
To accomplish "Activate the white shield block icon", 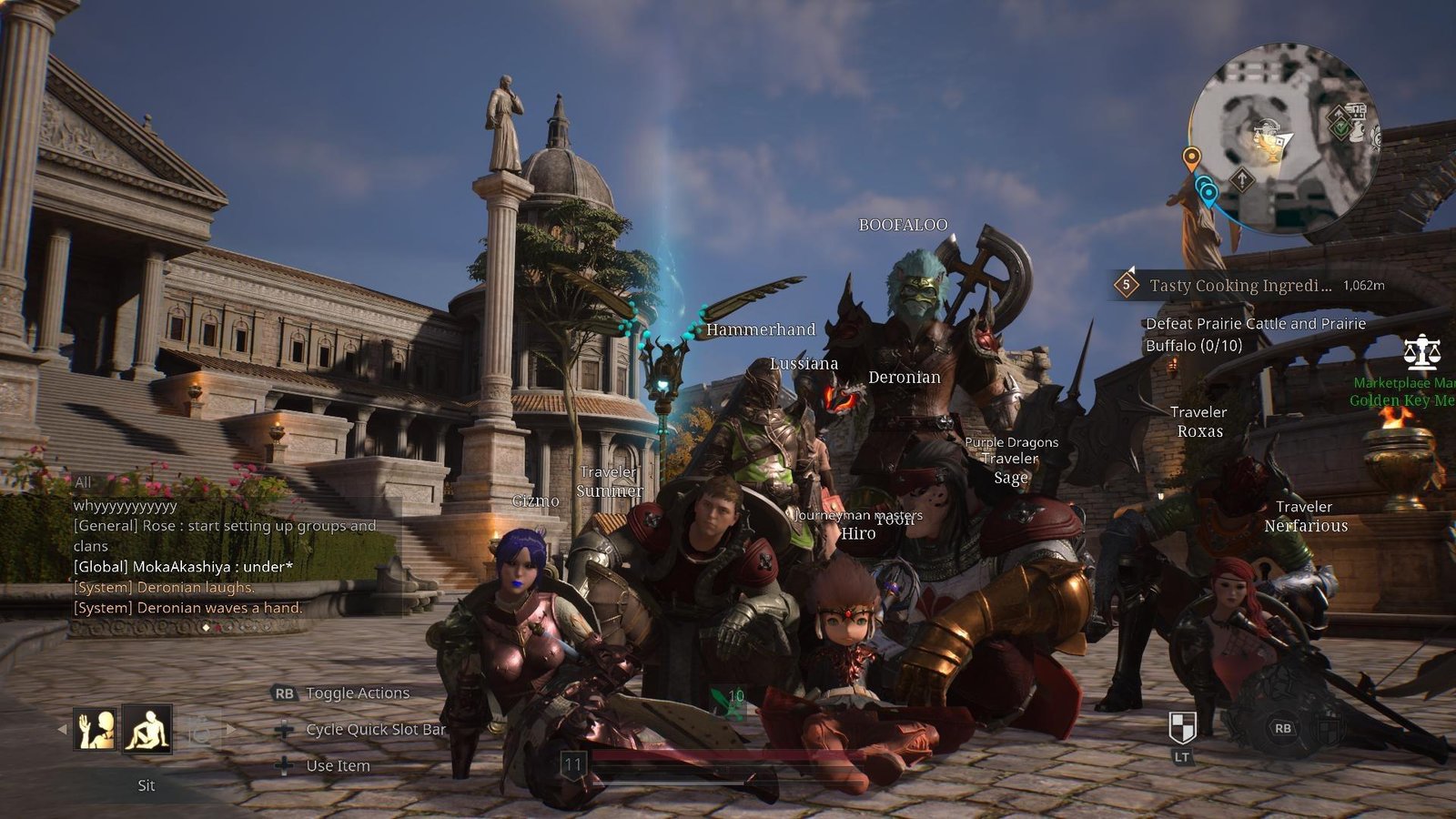I will pyautogui.click(x=1181, y=728).
